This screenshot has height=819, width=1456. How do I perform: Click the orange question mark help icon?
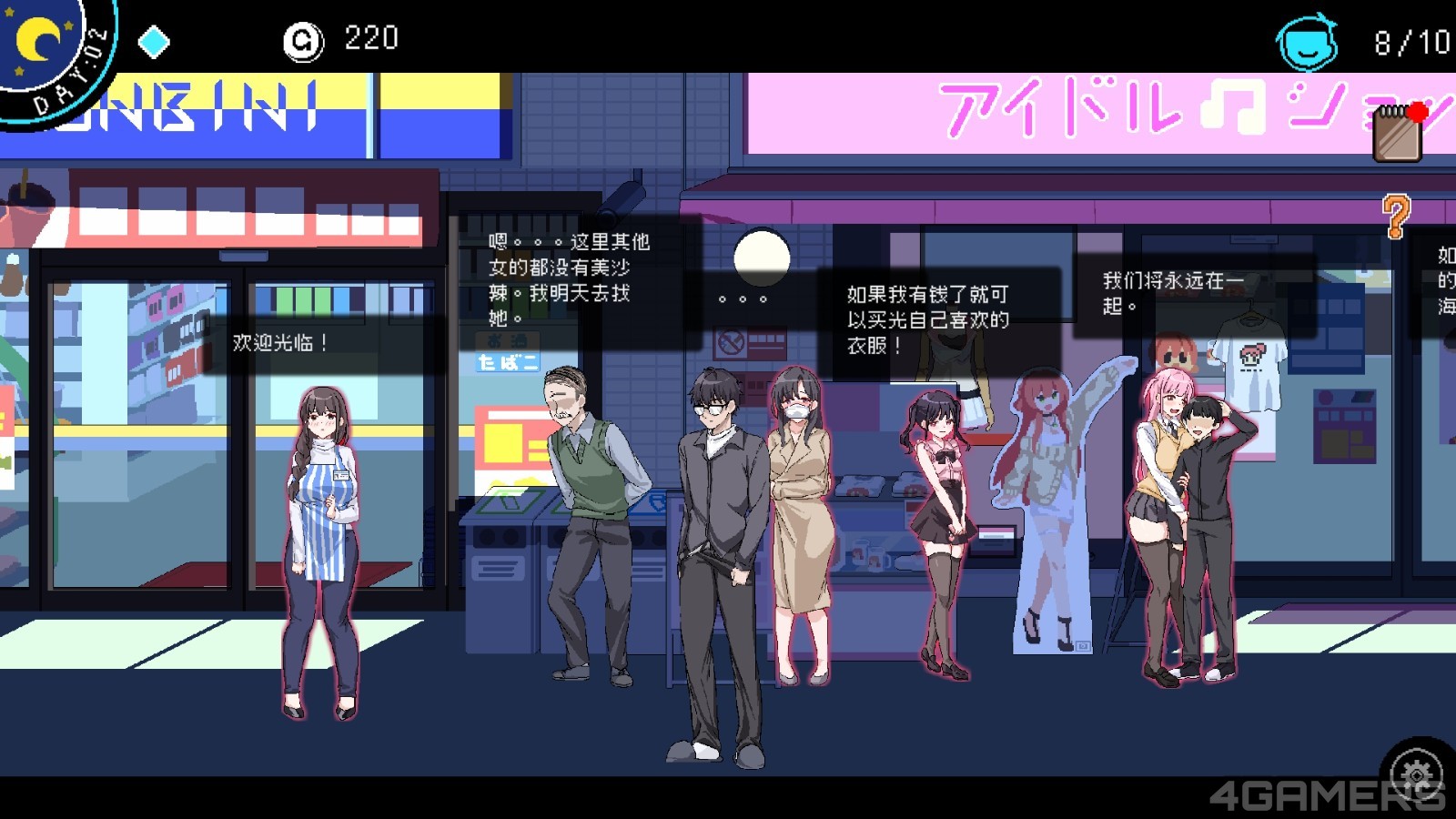[1395, 217]
